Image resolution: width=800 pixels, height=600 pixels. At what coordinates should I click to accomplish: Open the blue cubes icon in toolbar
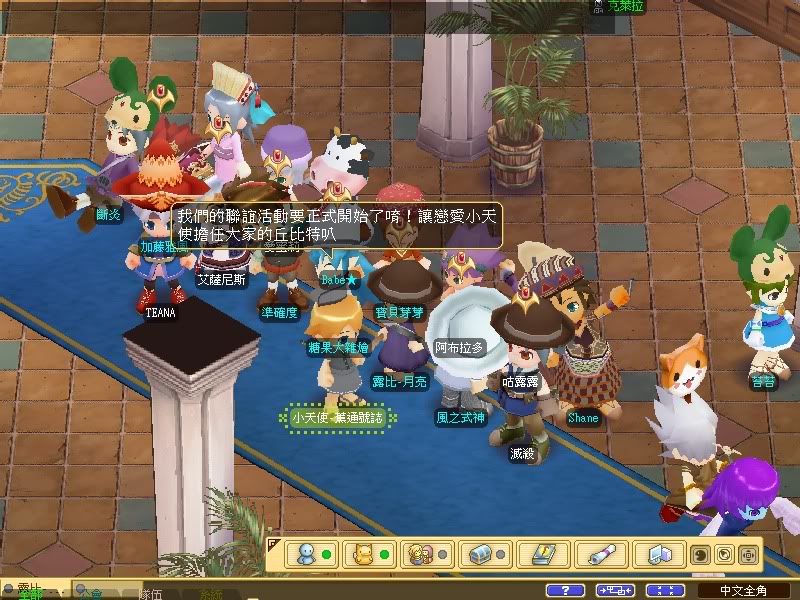(659, 553)
